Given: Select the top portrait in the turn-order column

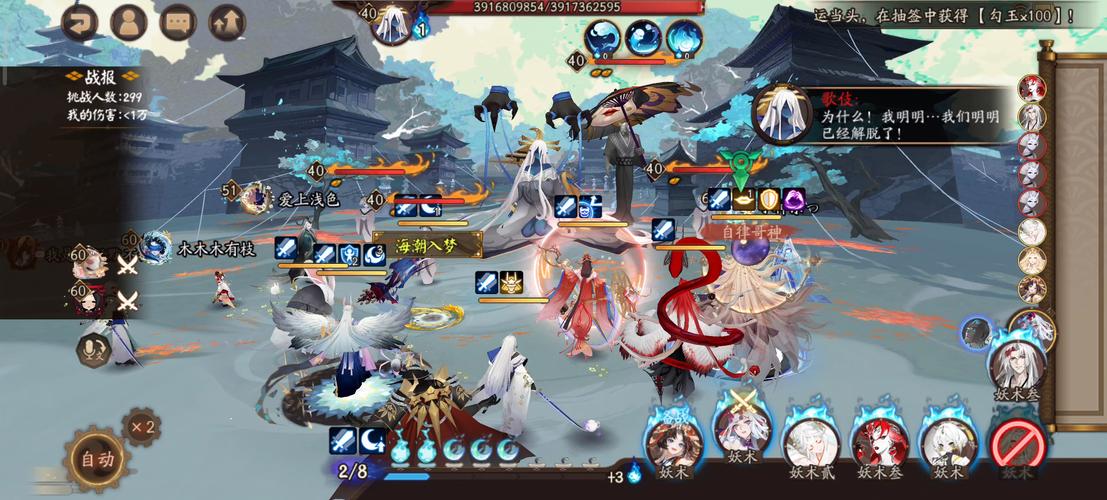Looking at the screenshot, I should click(x=1031, y=88).
